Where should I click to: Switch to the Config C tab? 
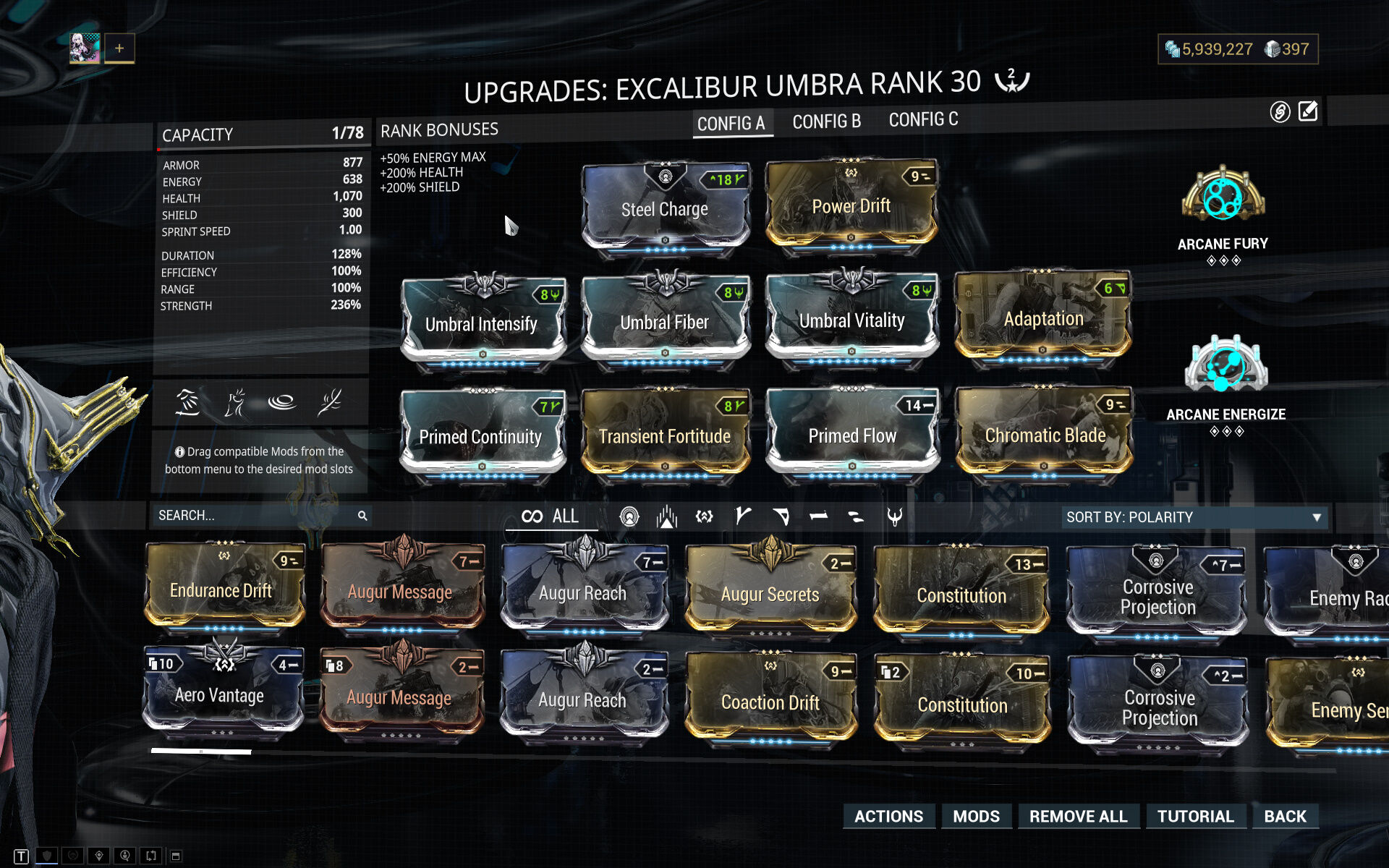click(x=923, y=119)
